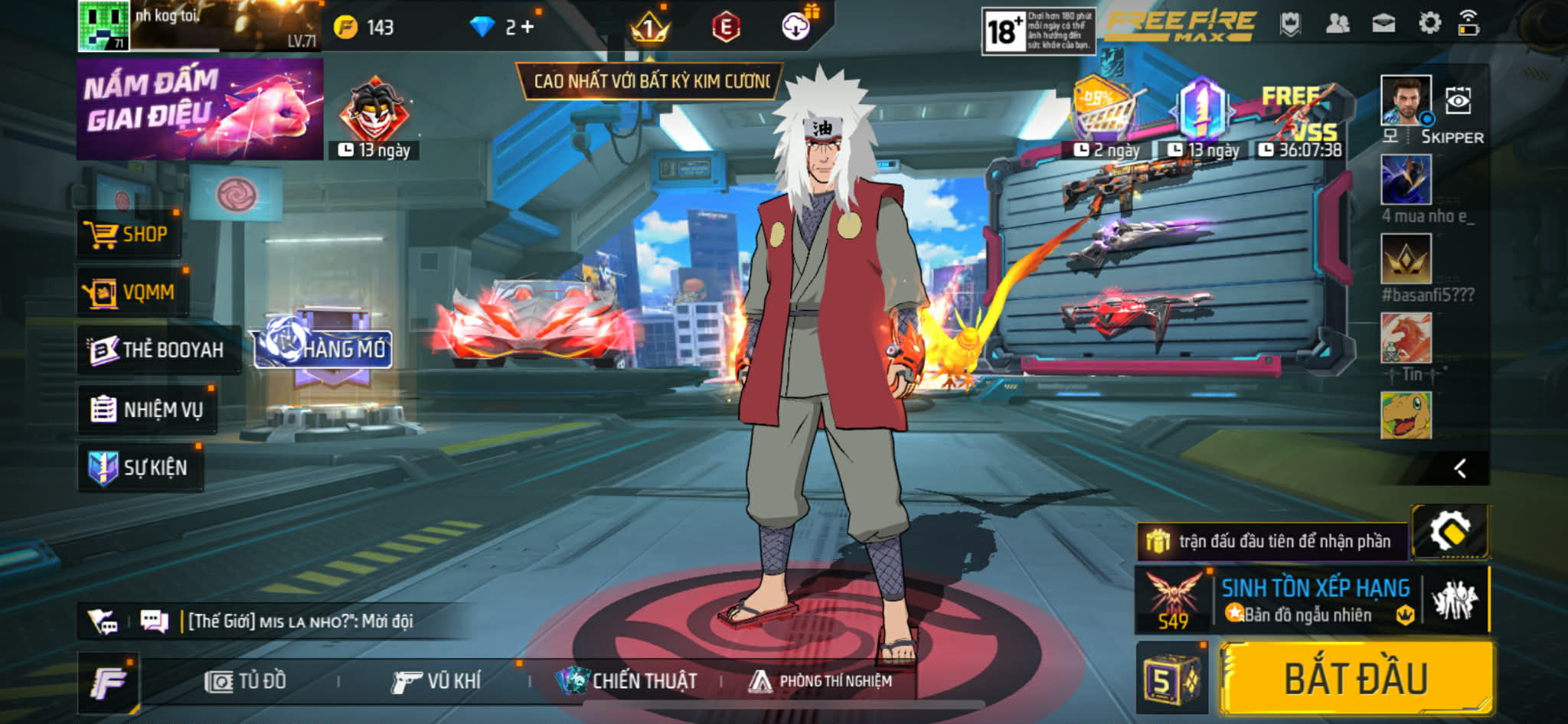
Task: Open the VQMM lucky spin menu
Action: [x=131, y=292]
